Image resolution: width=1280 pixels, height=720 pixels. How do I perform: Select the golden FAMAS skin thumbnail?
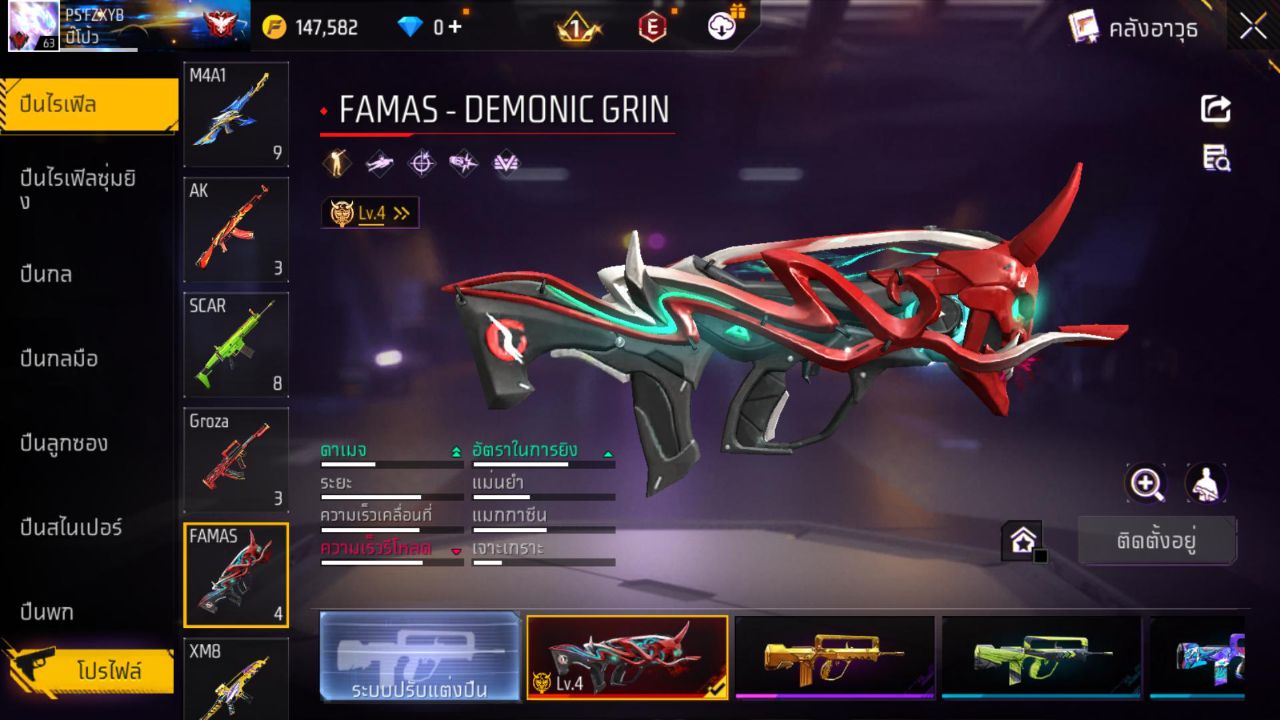(x=836, y=657)
